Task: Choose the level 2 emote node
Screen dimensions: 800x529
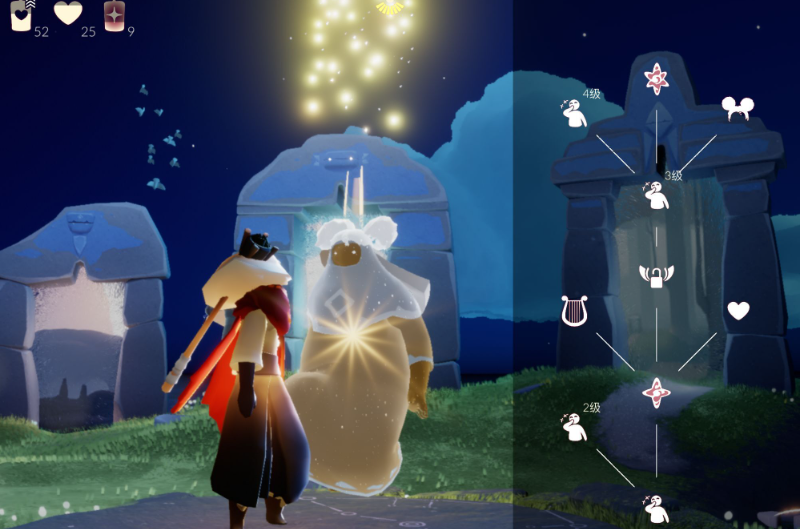Action: pyautogui.click(x=575, y=427)
